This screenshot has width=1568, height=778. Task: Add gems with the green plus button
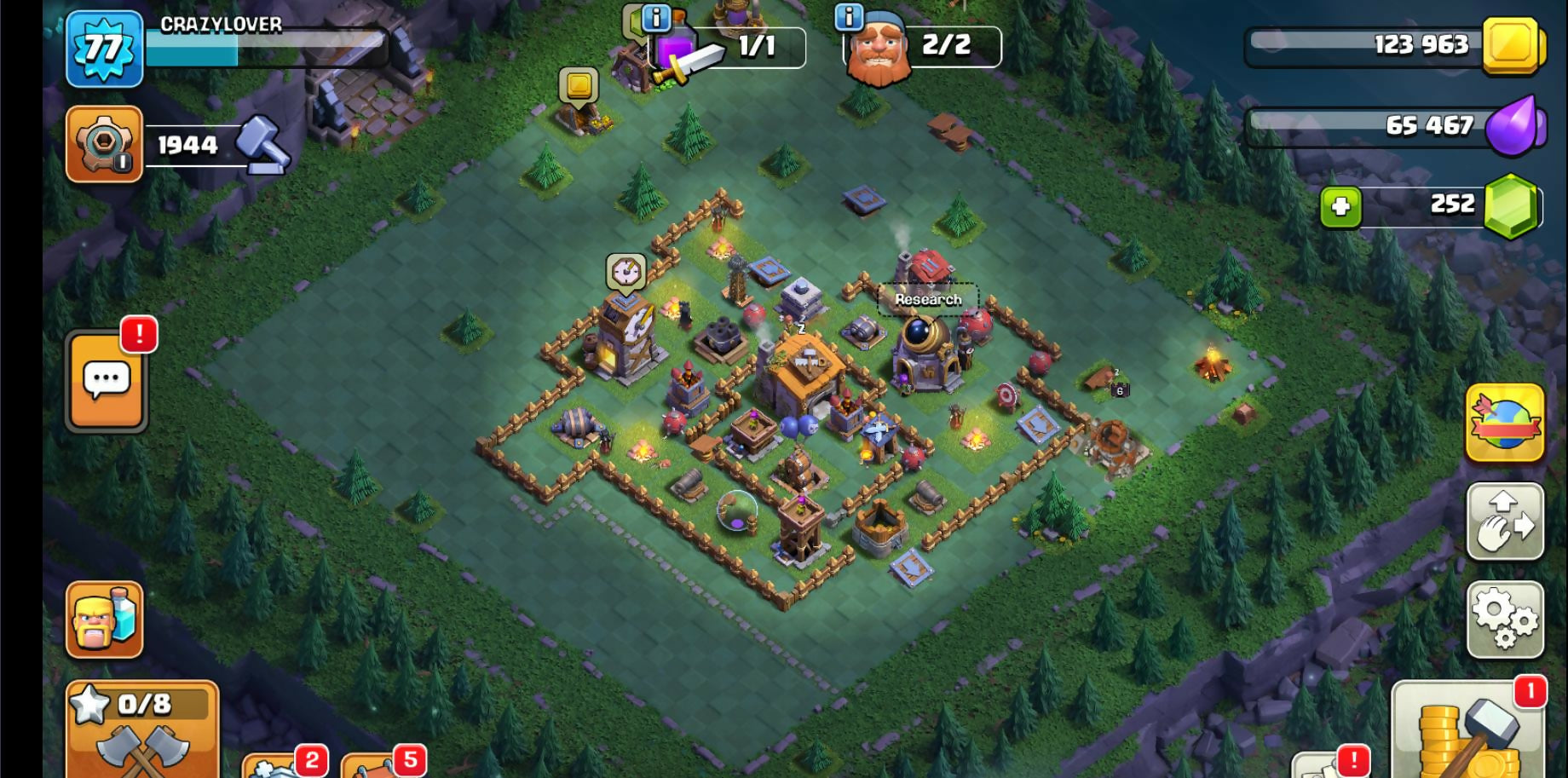point(1340,206)
